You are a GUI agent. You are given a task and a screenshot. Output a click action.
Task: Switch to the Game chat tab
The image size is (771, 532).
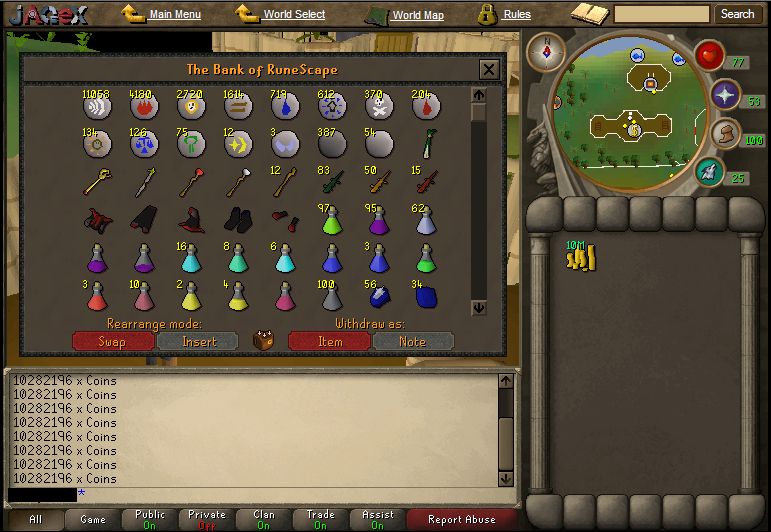click(x=93, y=520)
